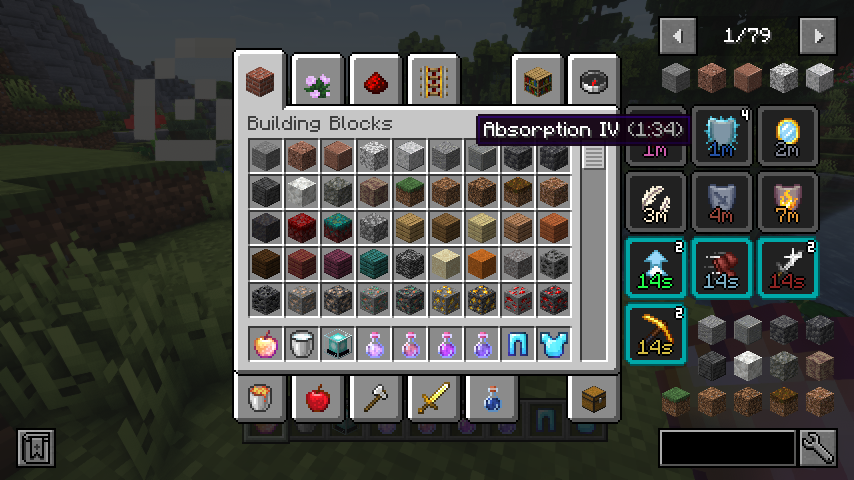Open the compass Search Items tab
The width and height of the screenshot is (854, 480).
point(593,82)
